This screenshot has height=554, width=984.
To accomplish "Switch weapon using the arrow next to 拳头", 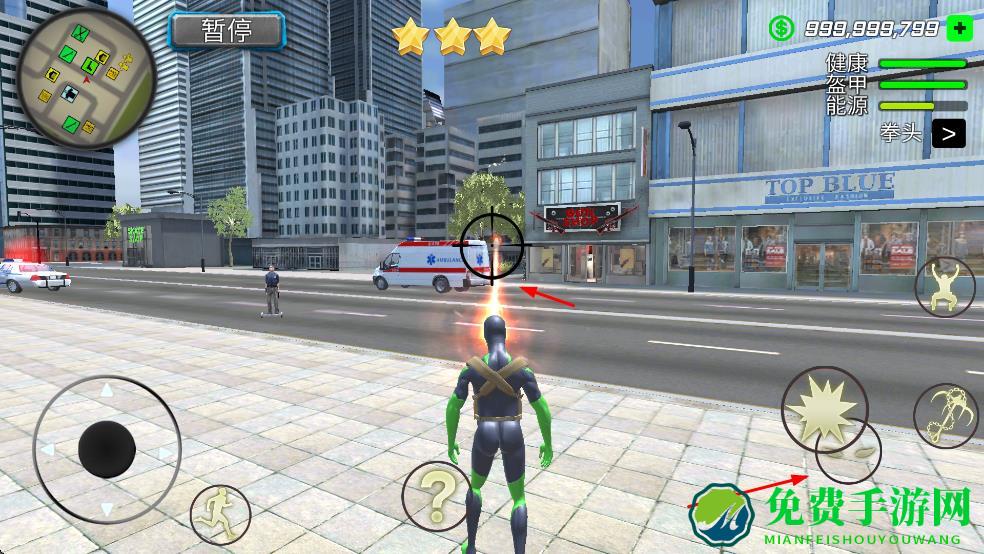I will point(949,132).
